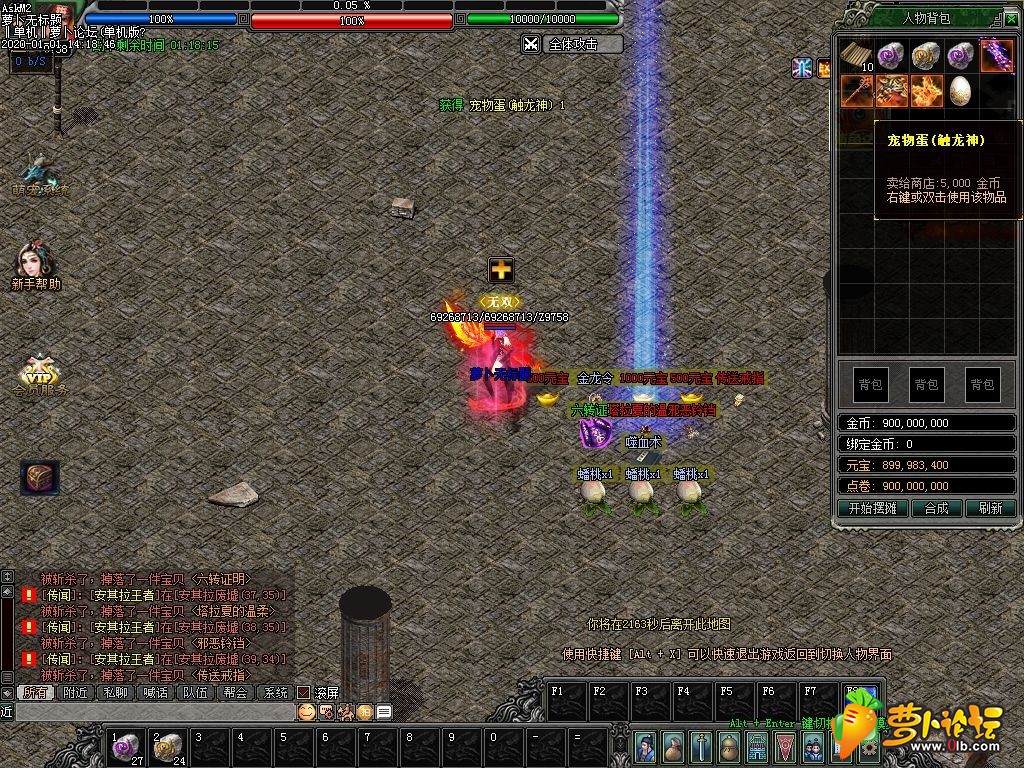Switch to the 私聊 private chat tab
Image resolution: width=1024 pixels, height=768 pixels.
tap(116, 692)
